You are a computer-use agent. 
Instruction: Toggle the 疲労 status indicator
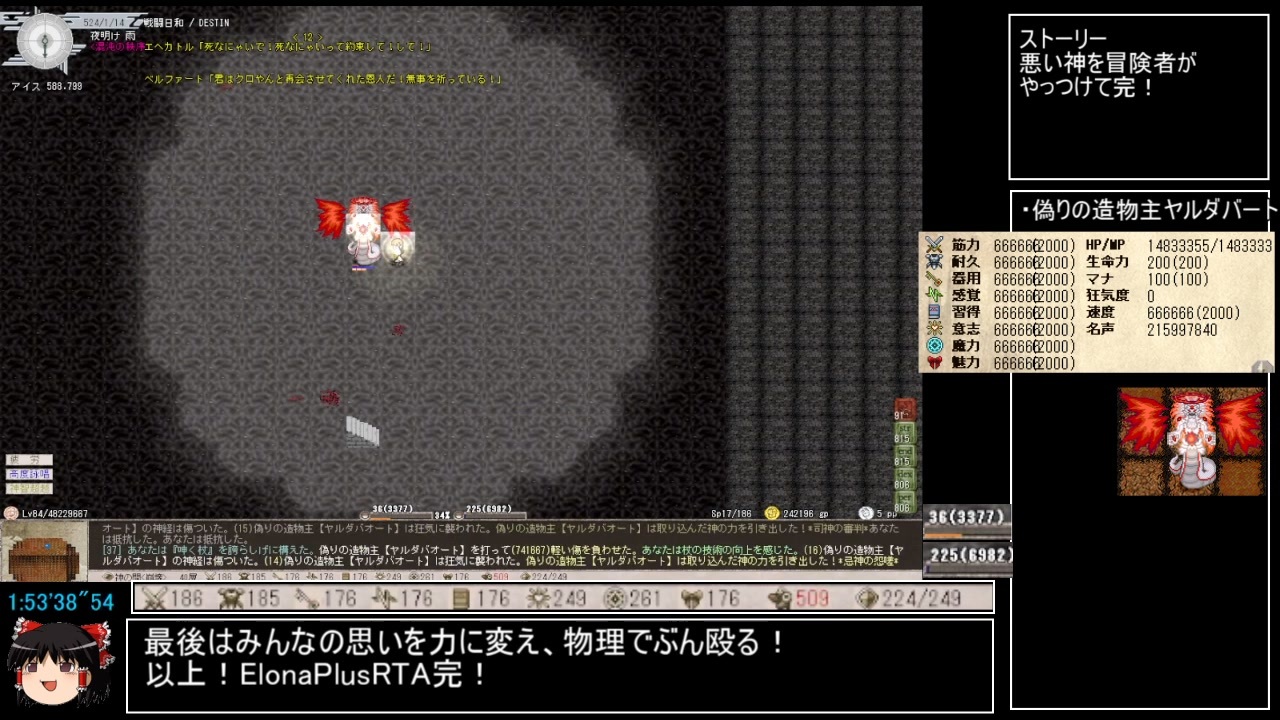pyautogui.click(x=29, y=460)
